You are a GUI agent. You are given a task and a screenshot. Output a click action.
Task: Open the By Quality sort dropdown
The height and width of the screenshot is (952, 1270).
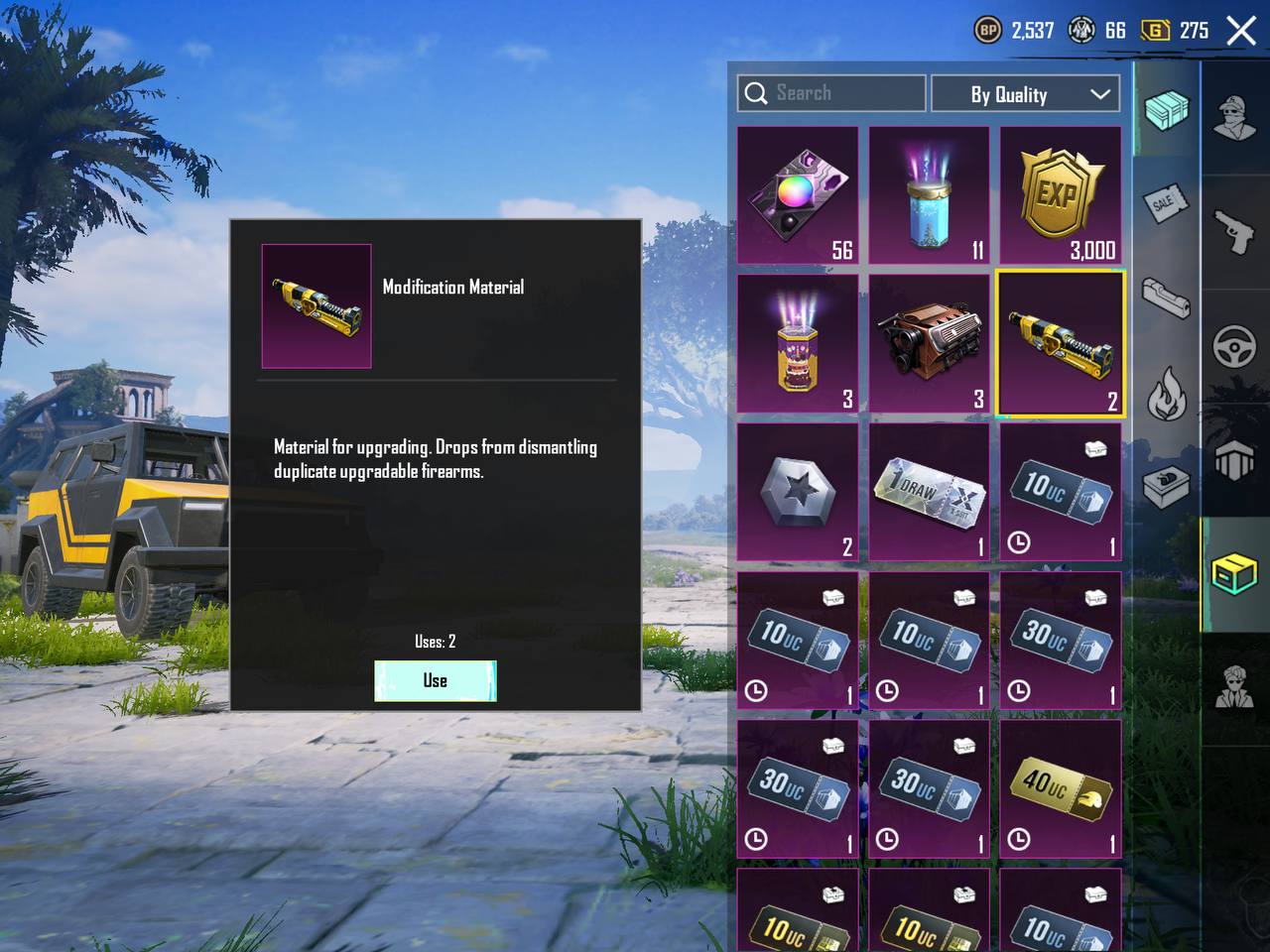click(x=1026, y=93)
